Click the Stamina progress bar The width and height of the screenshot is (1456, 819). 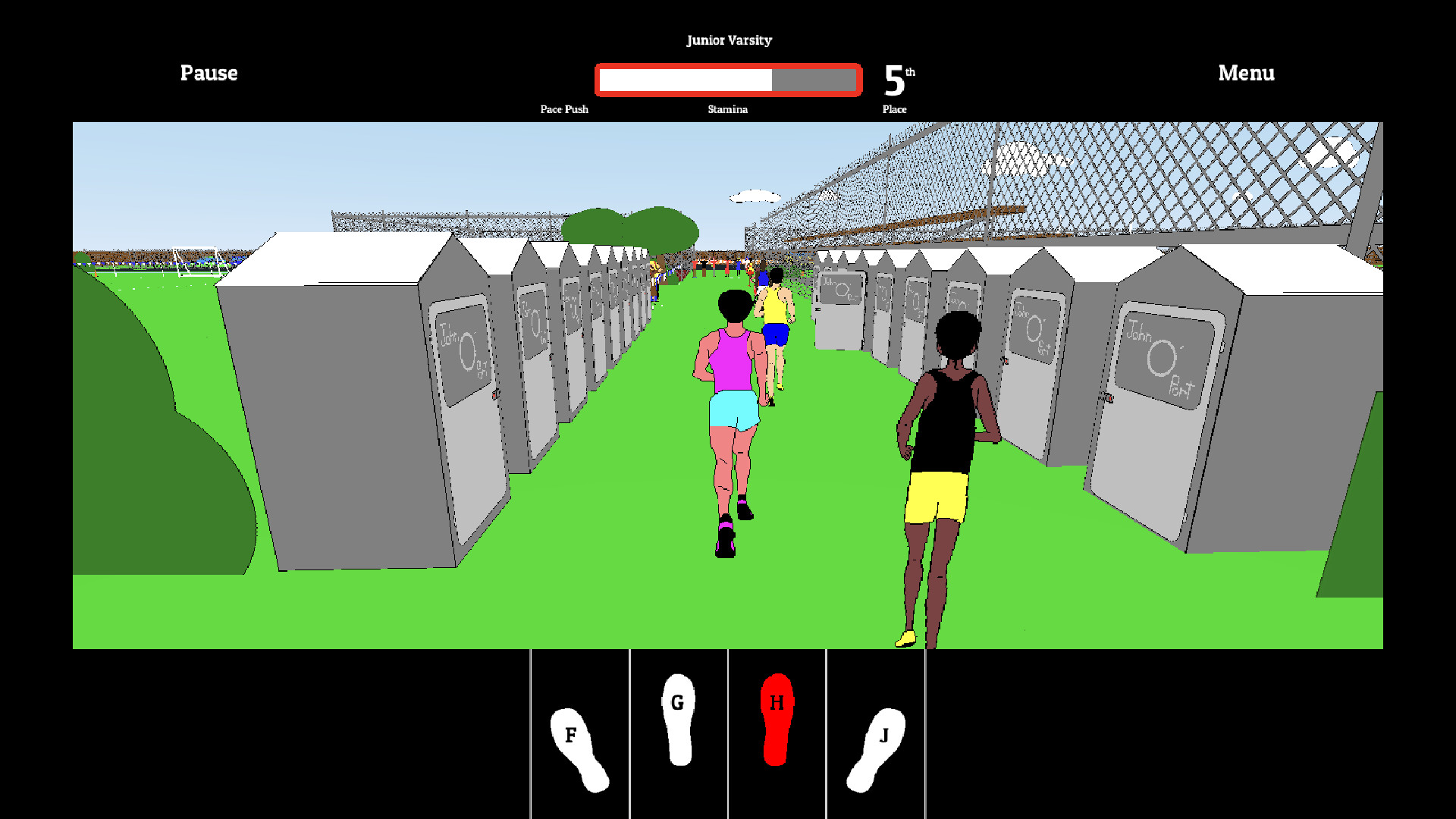(726, 79)
